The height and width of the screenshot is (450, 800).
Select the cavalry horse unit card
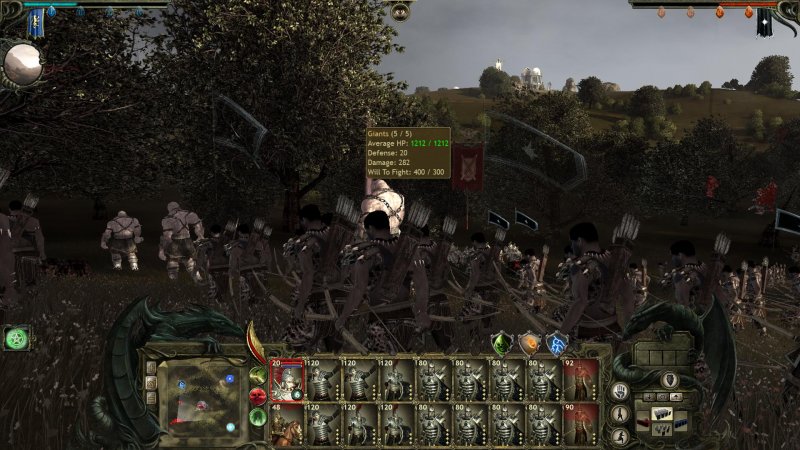[x=287, y=424]
